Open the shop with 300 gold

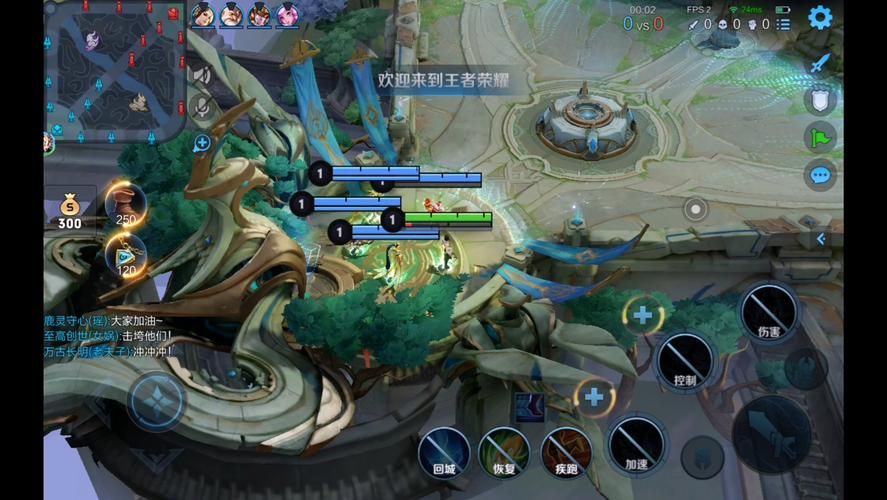(70, 209)
